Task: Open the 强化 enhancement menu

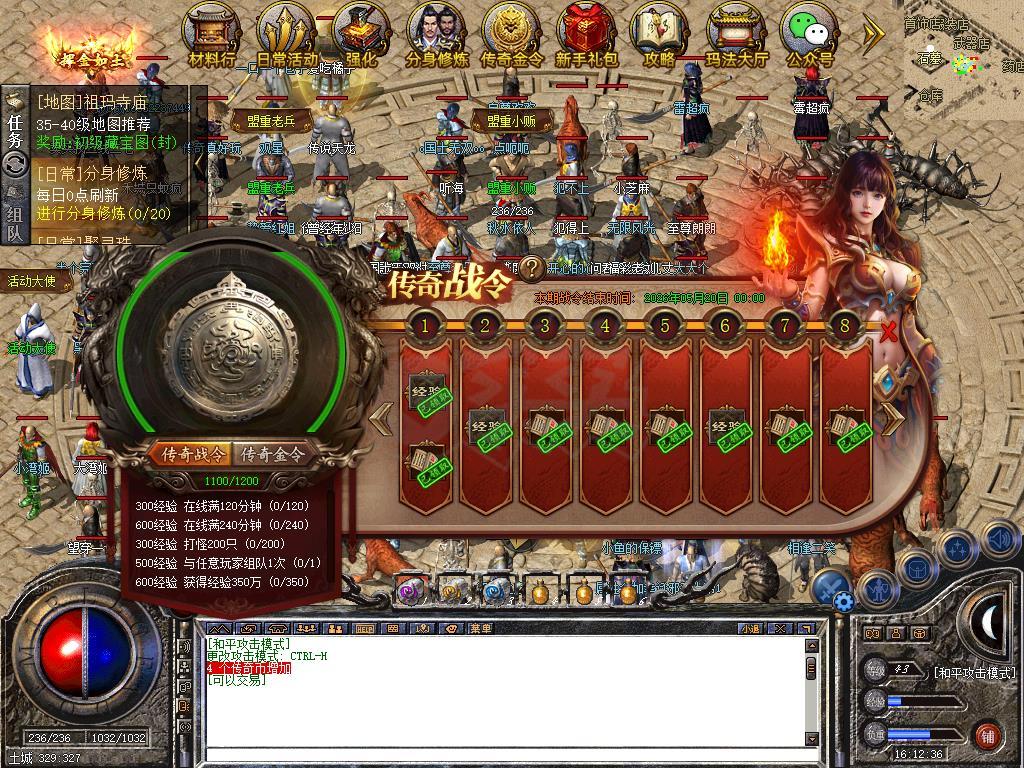Action: pyautogui.click(x=361, y=36)
